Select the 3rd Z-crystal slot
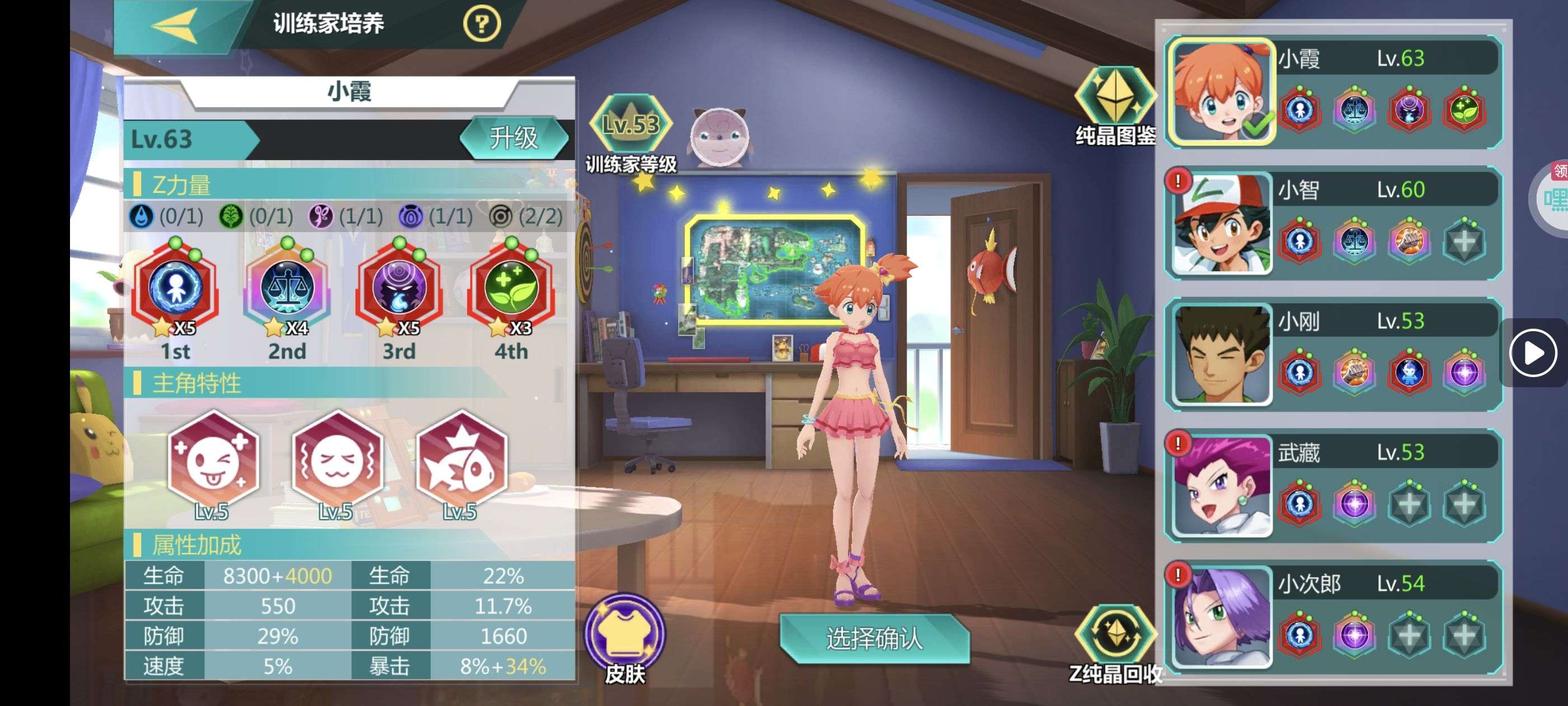The image size is (1568, 706). coord(399,288)
